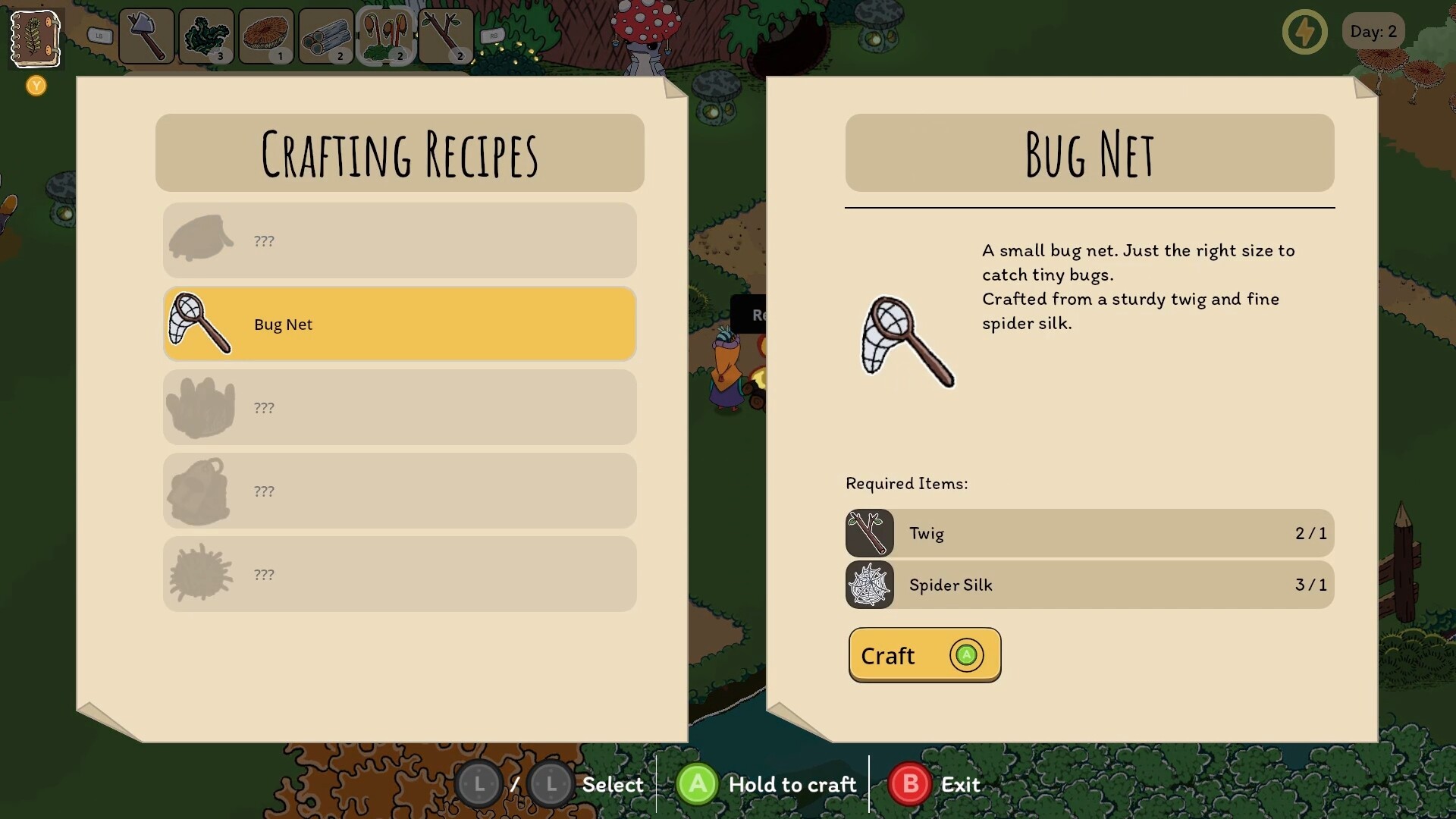Choose the orange mushroom cap slot
The width and height of the screenshot is (1456, 819).
coord(266,36)
